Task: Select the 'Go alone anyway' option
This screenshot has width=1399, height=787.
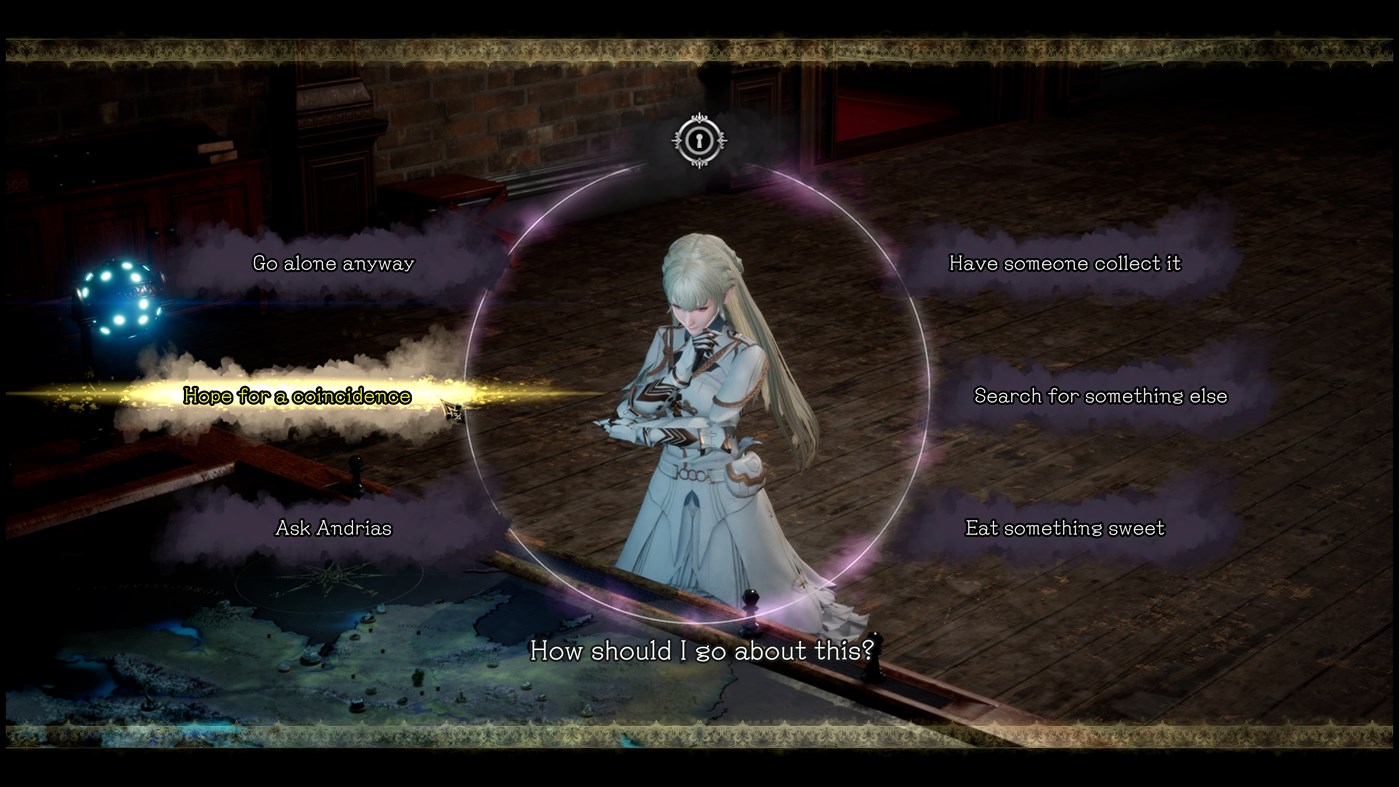Action: 333,263
